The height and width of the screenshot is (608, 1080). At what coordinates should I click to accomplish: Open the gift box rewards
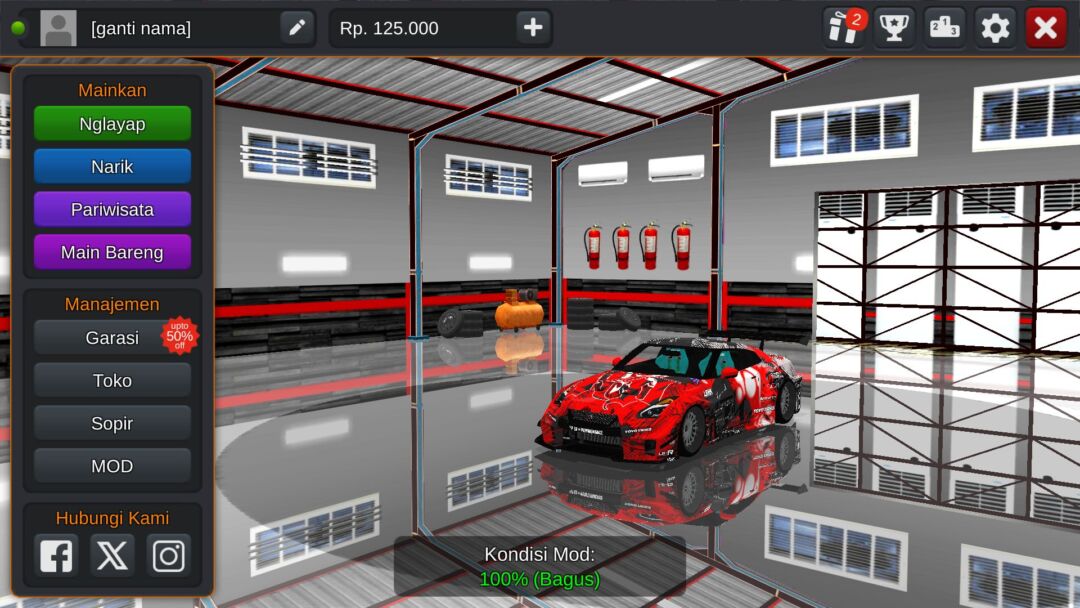click(x=843, y=28)
